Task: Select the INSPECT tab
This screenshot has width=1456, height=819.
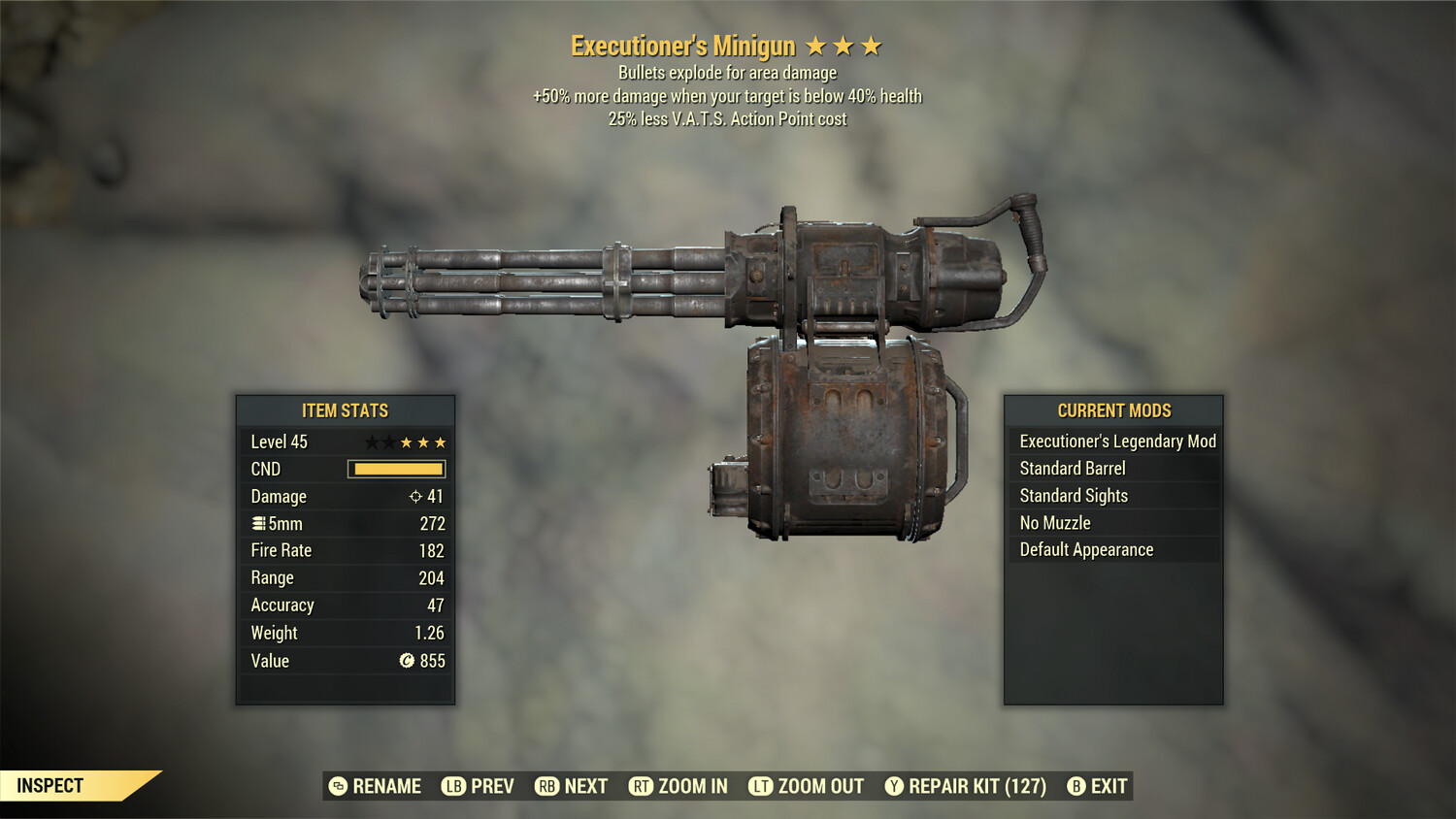Action: (x=50, y=786)
